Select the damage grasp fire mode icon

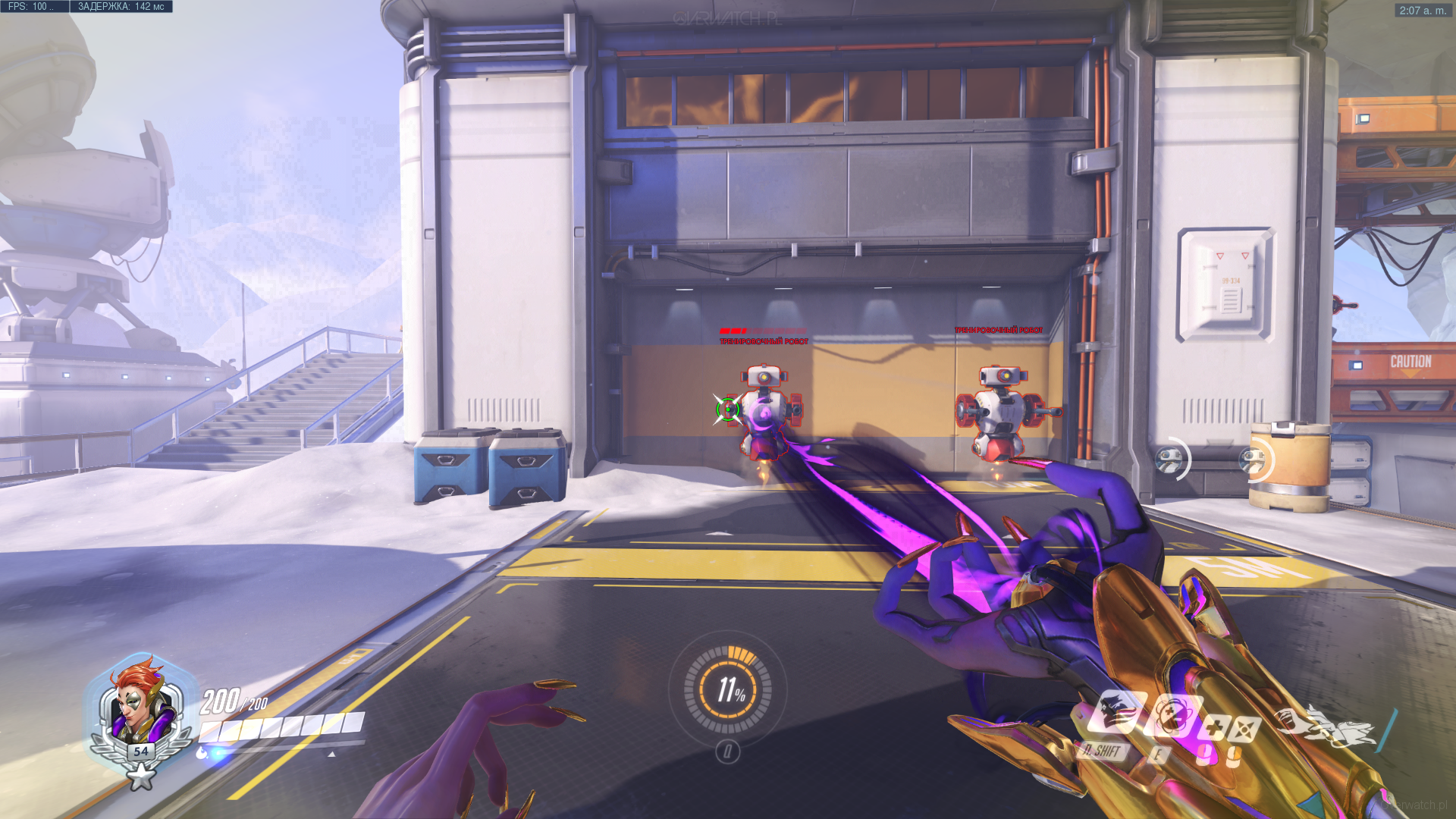(x=1244, y=730)
